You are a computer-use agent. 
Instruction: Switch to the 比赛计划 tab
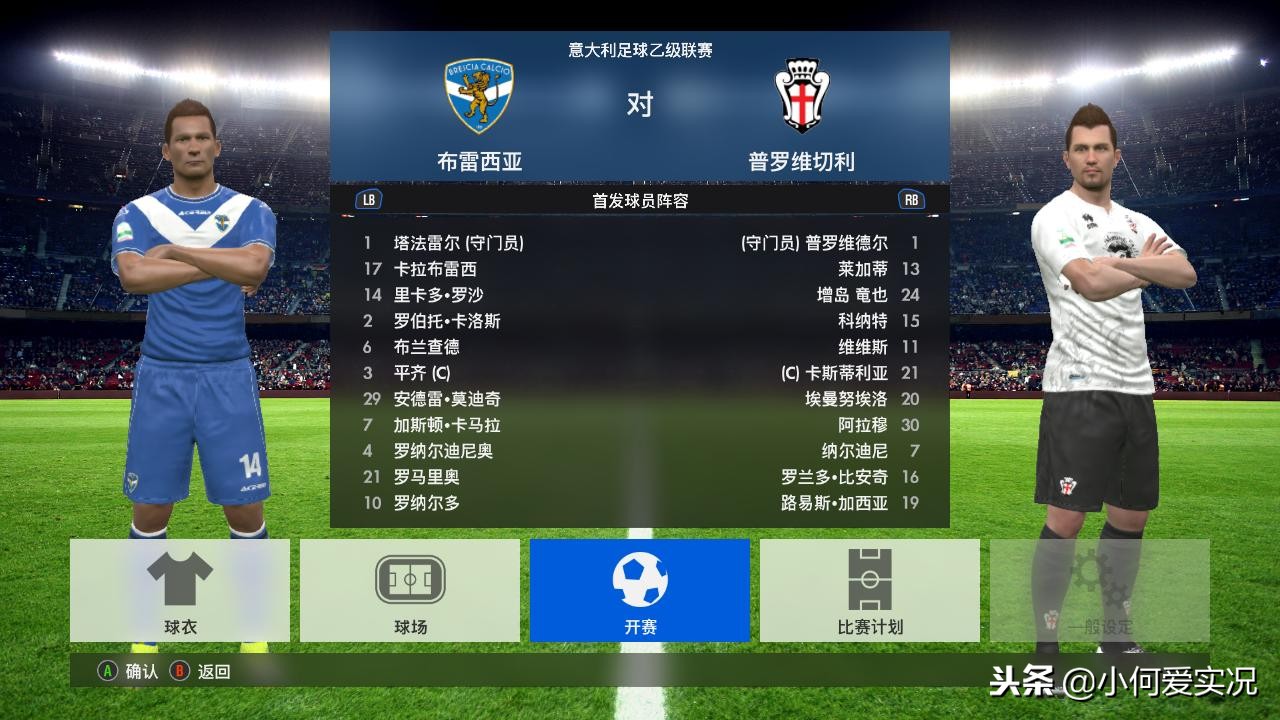868,590
